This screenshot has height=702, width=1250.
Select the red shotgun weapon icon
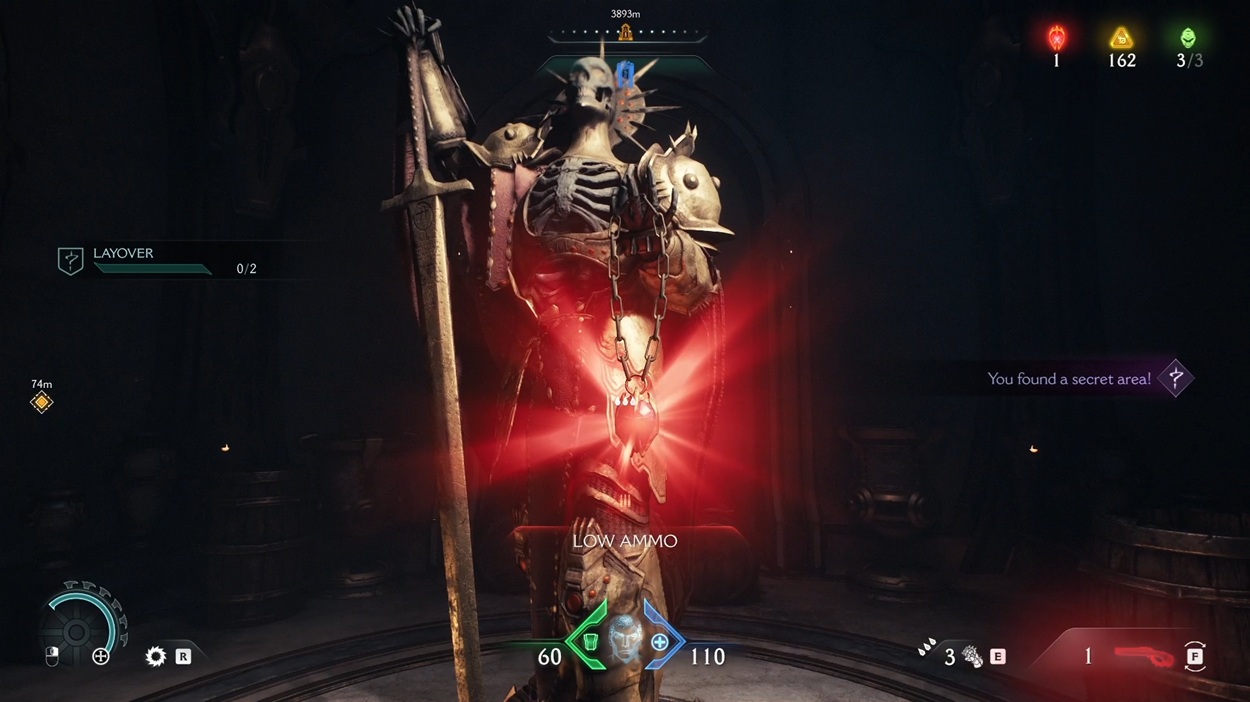(1143, 656)
